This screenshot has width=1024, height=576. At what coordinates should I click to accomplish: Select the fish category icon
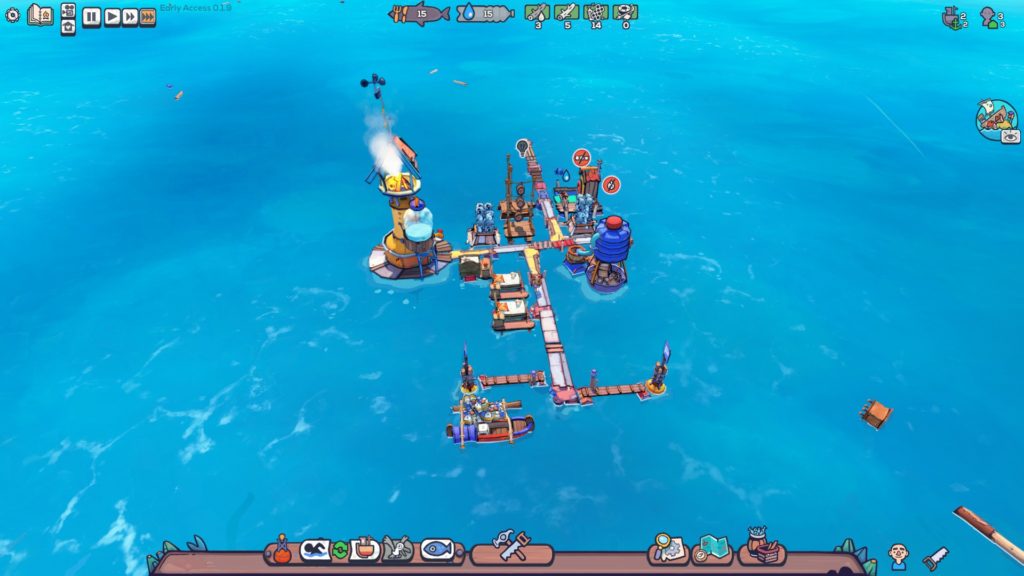437,549
